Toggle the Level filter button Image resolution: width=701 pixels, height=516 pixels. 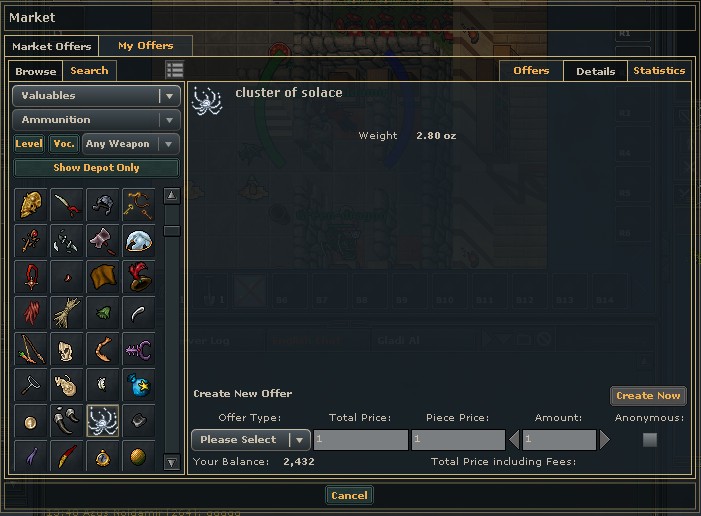click(29, 144)
